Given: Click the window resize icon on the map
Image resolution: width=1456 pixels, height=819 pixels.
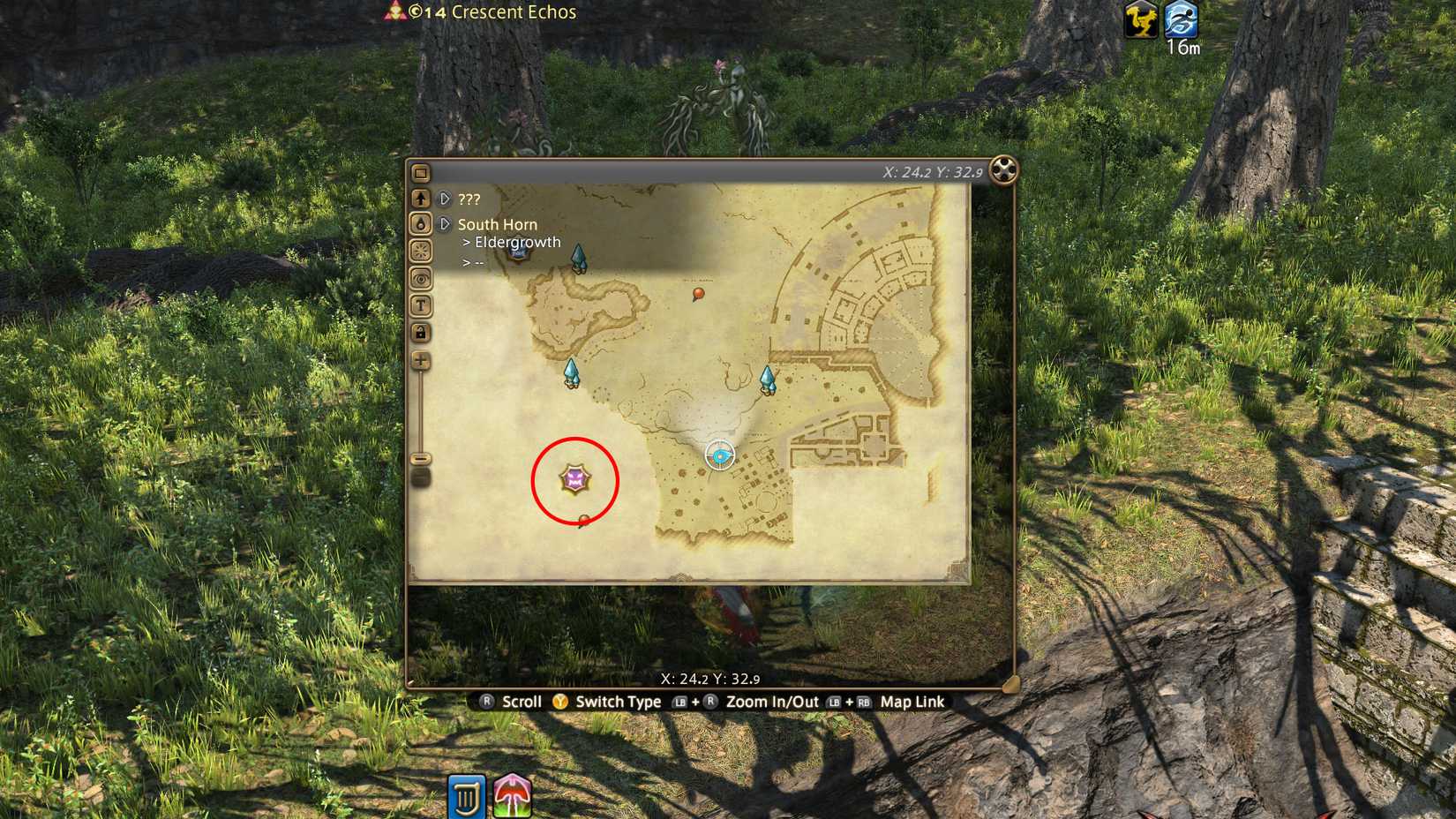Looking at the screenshot, I should point(422,173).
